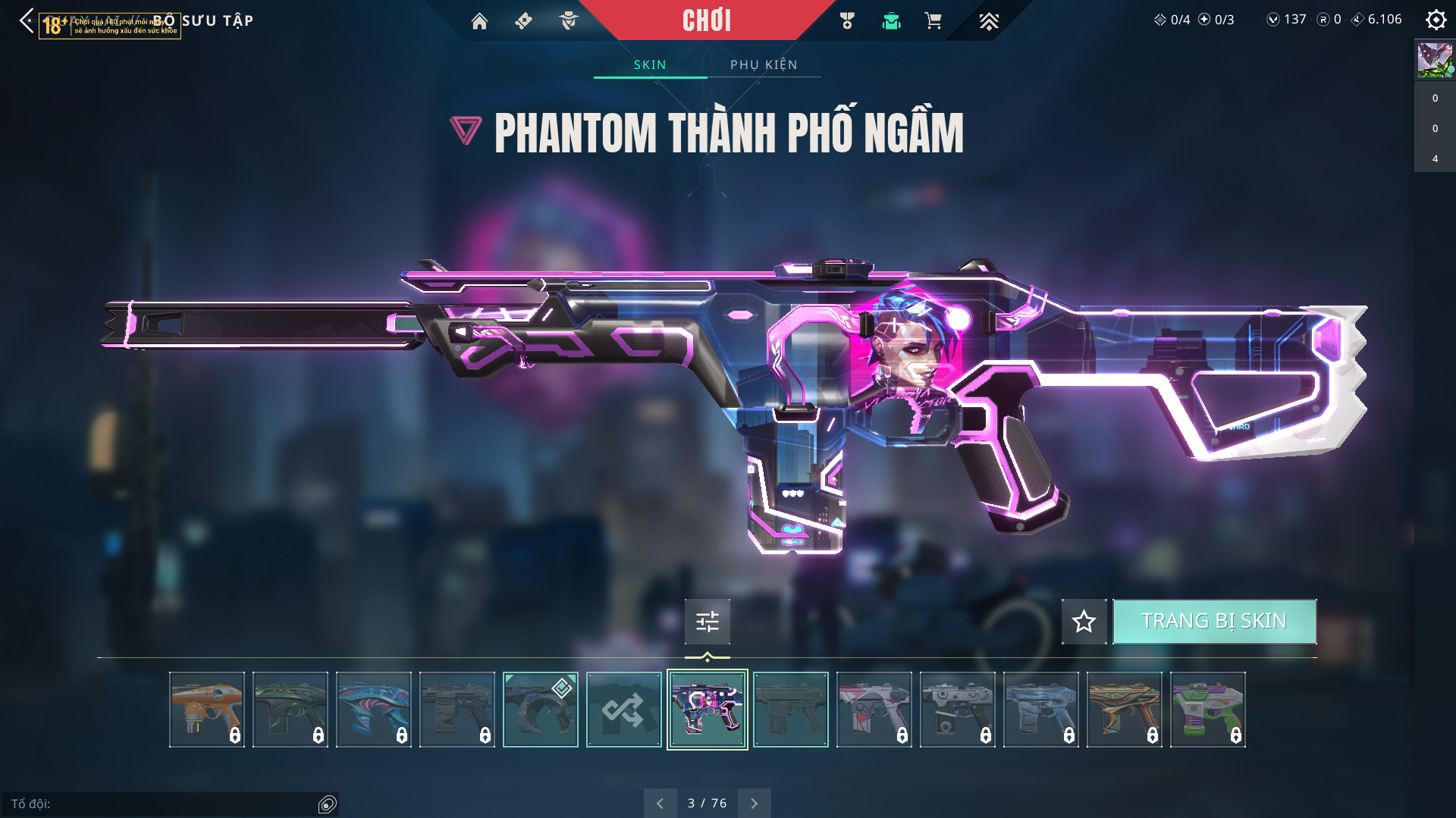The width and height of the screenshot is (1456, 818).
Task: Pick the golden brown locked Phantom skin
Action: tap(1124, 710)
